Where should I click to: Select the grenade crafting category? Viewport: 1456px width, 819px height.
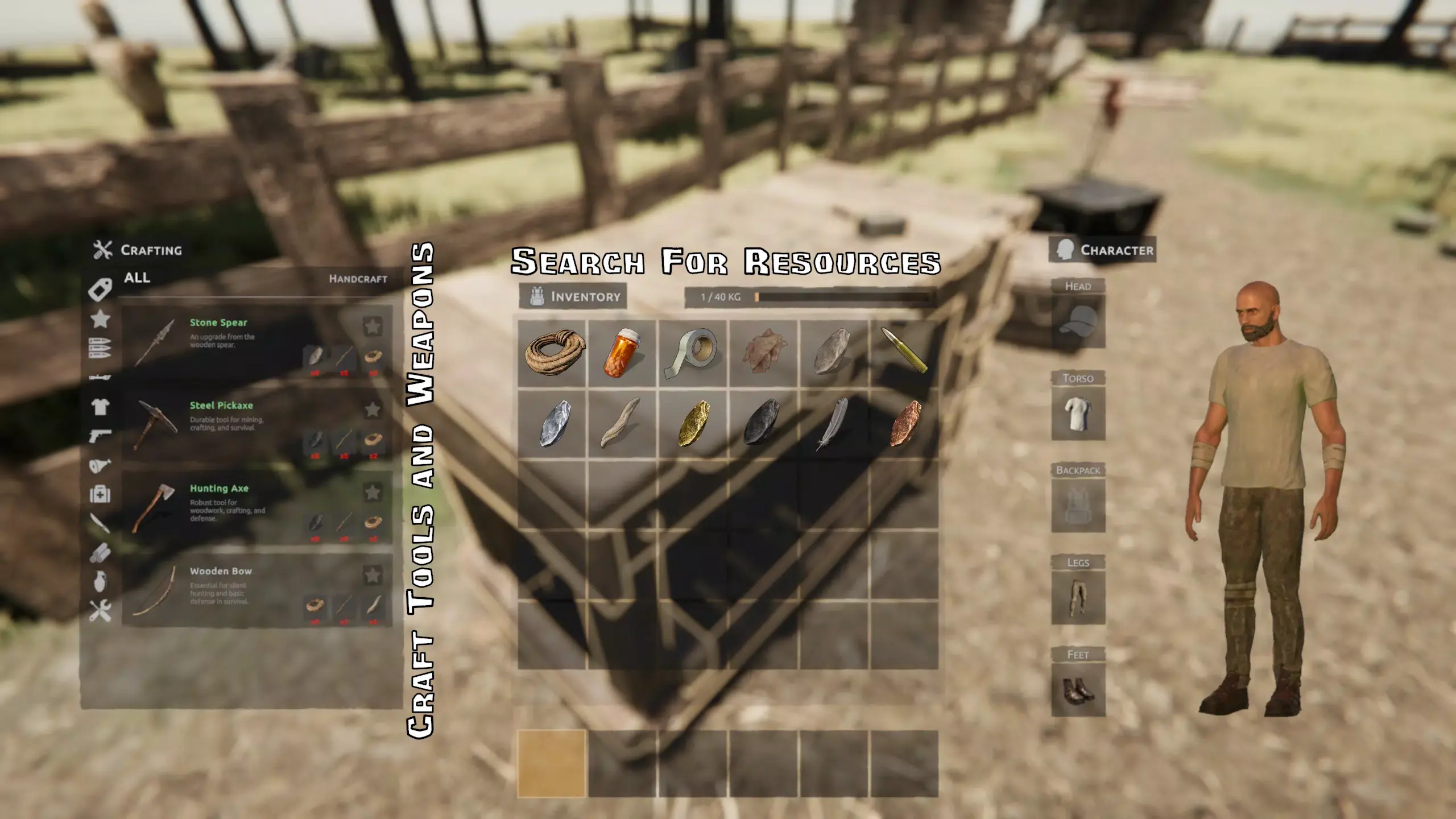[x=100, y=581]
